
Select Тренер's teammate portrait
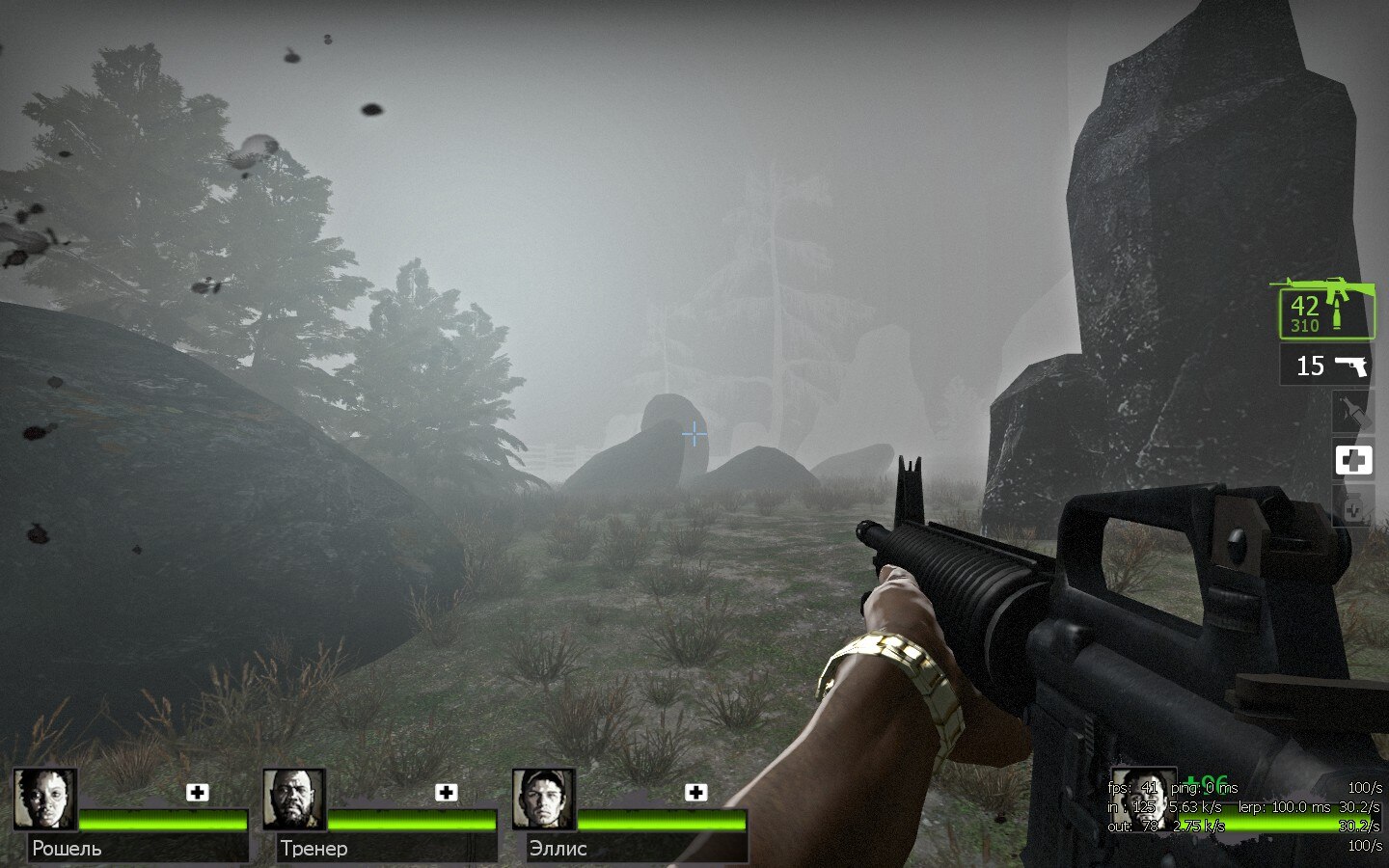294,799
